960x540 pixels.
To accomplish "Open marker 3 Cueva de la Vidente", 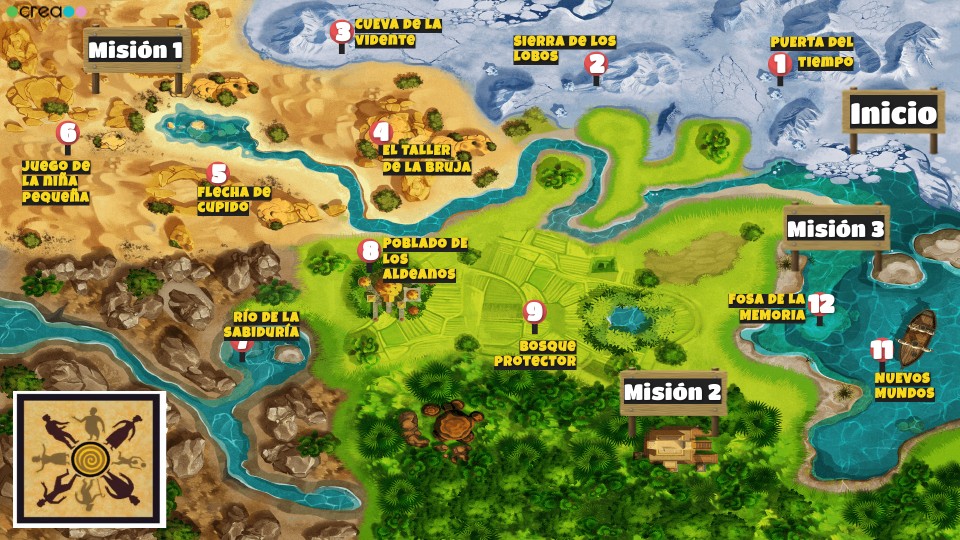I will point(342,32).
